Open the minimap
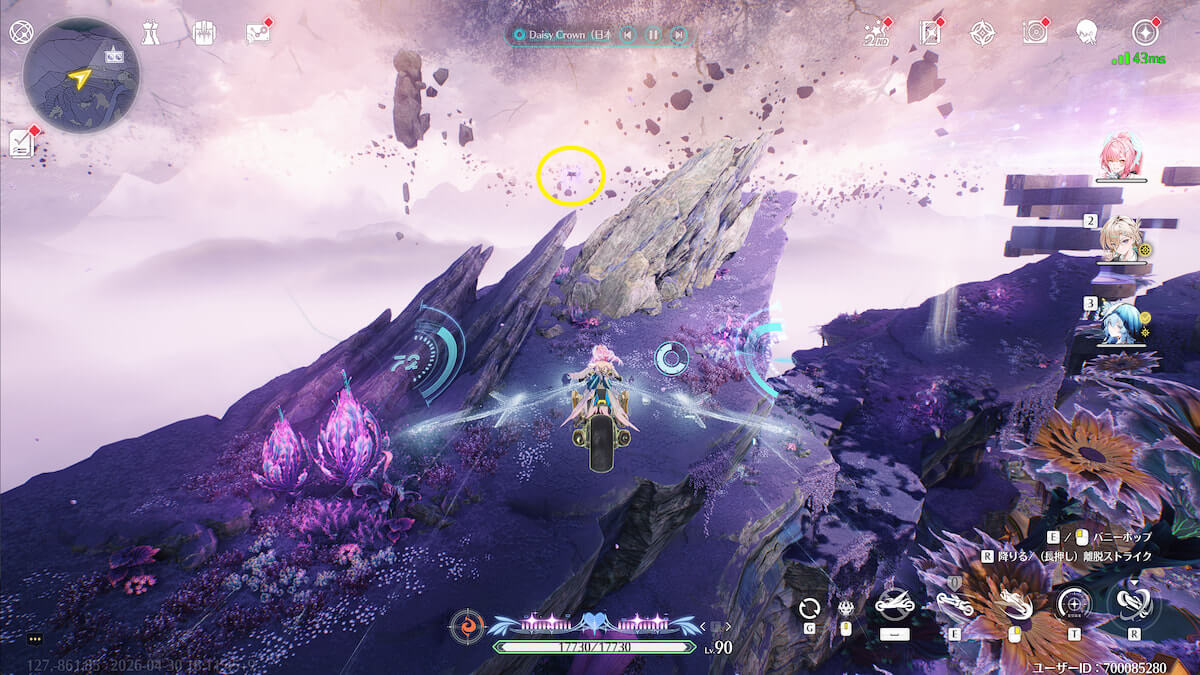The height and width of the screenshot is (675, 1200). (81, 75)
